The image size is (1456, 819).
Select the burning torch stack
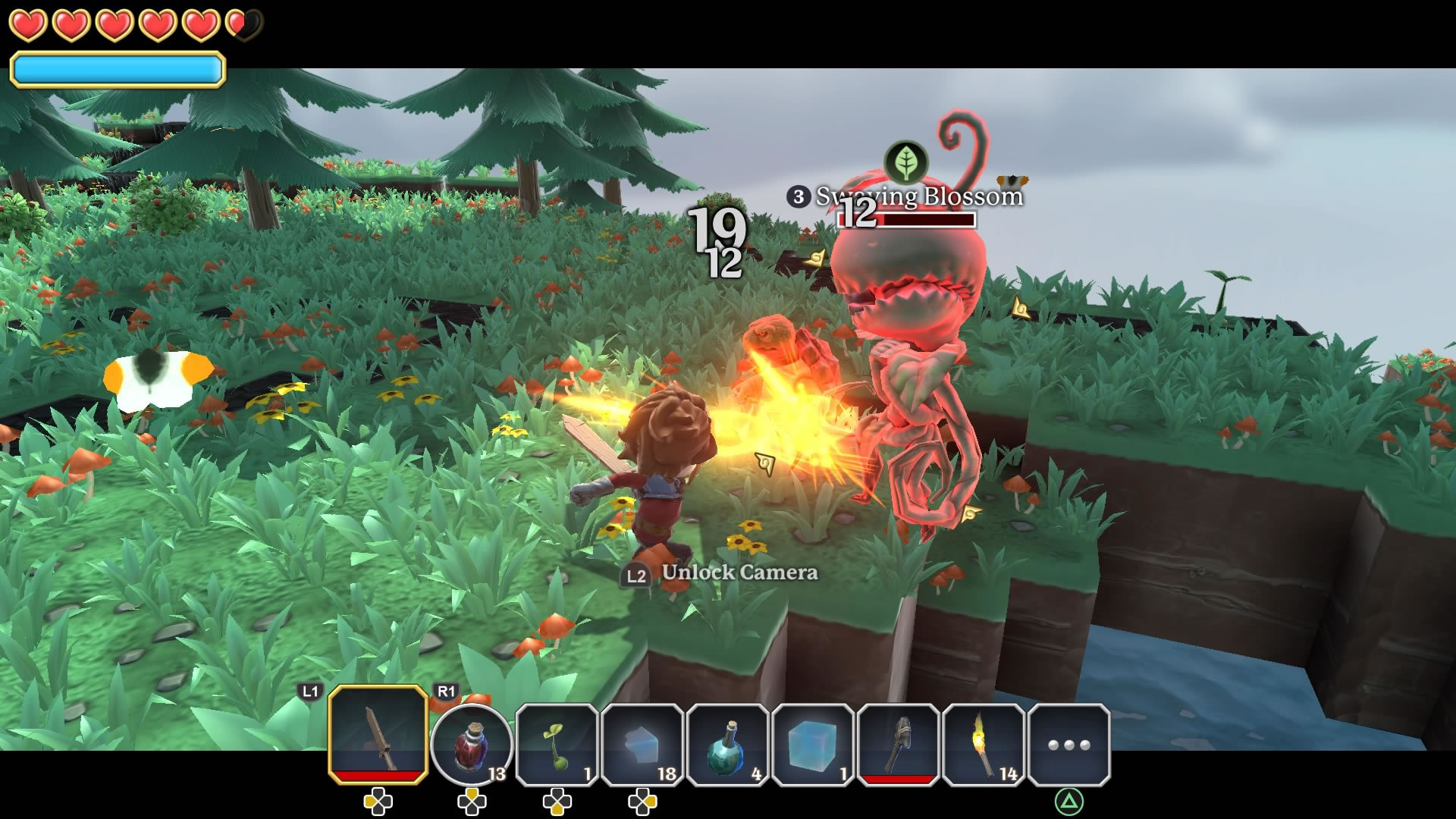tap(984, 744)
